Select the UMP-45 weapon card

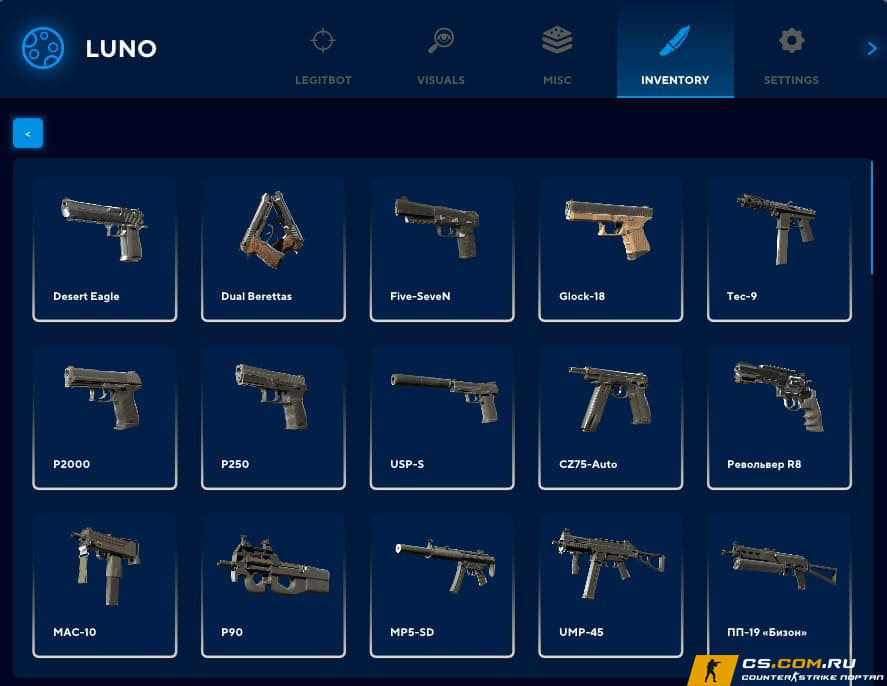click(610, 585)
